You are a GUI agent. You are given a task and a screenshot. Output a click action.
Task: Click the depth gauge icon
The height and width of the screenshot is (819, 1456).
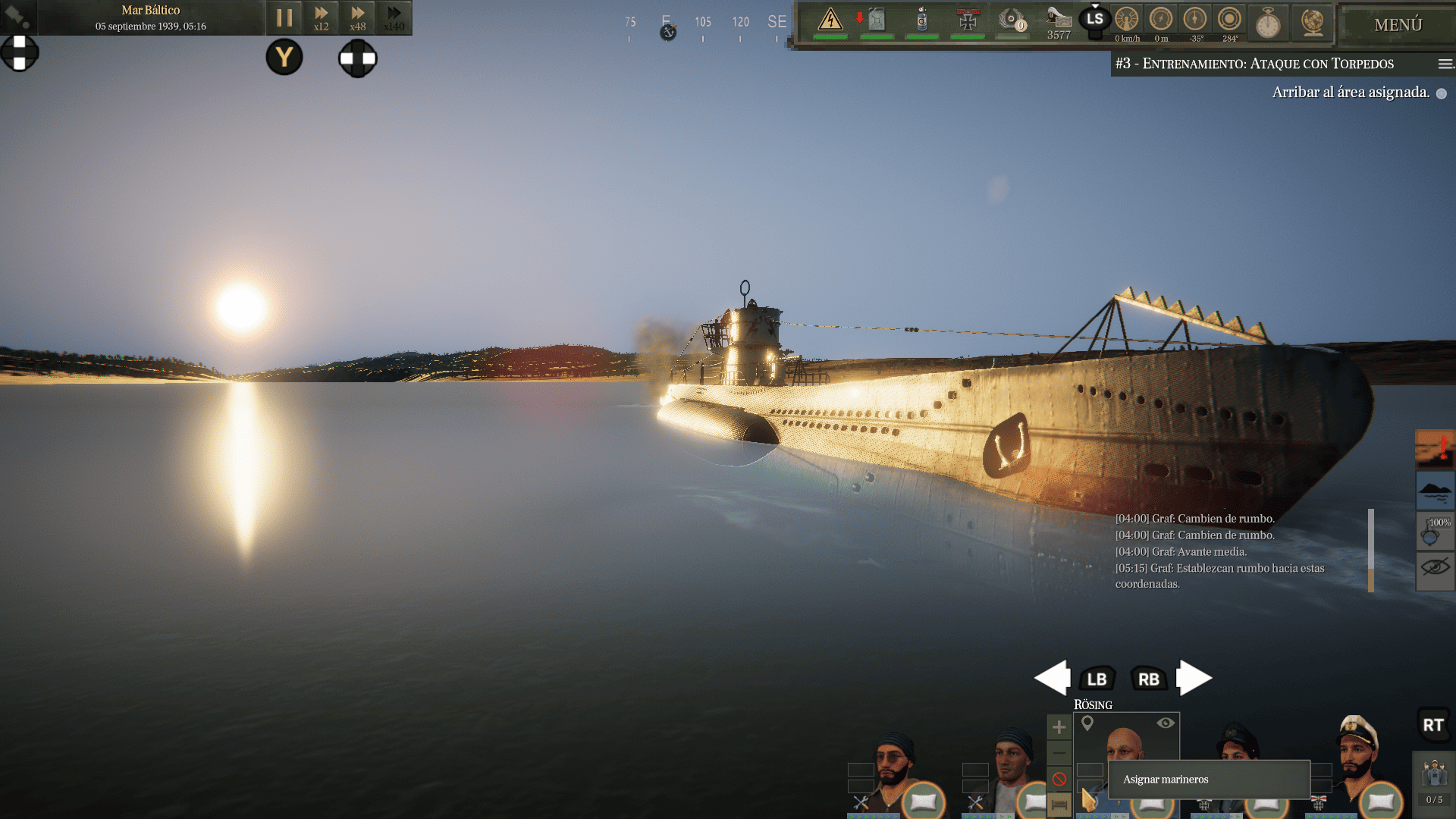click(1161, 20)
